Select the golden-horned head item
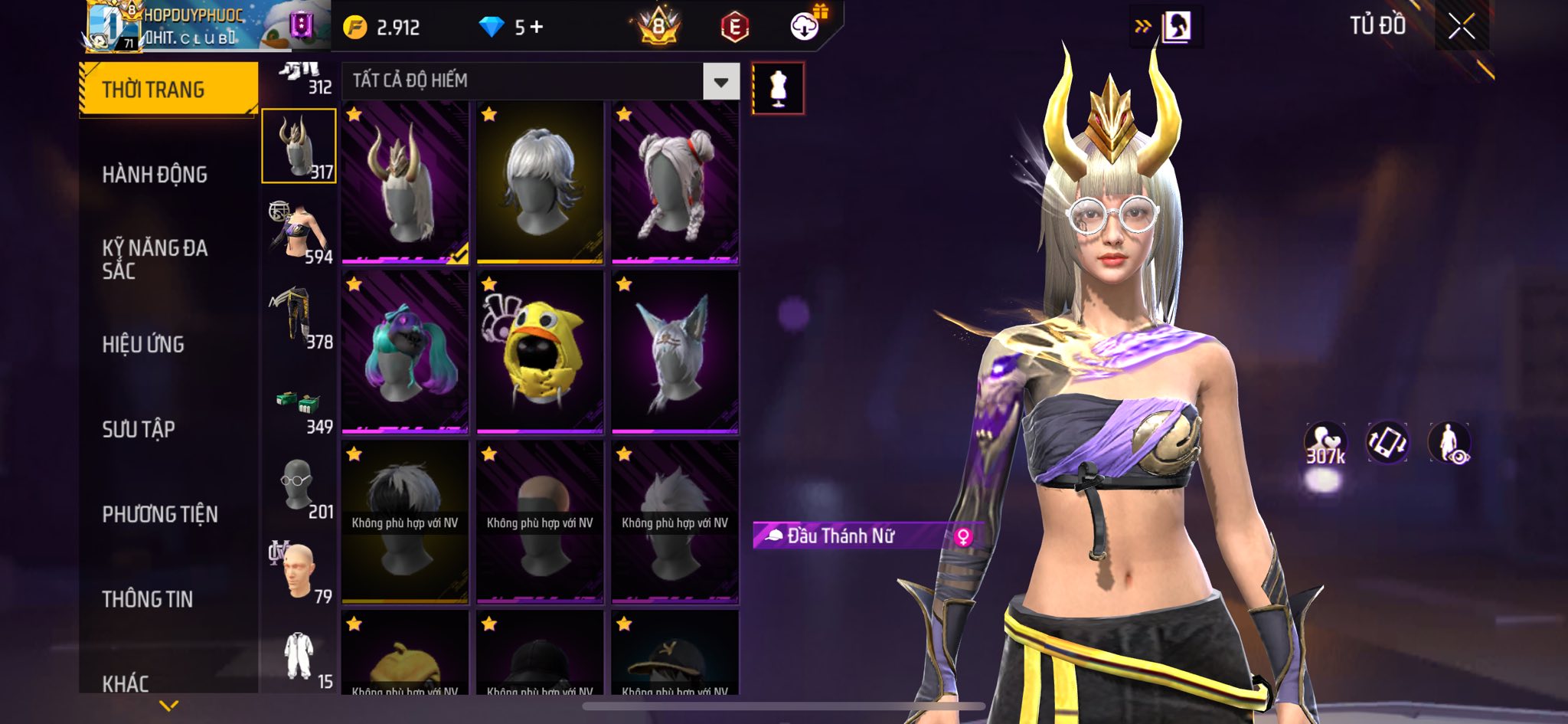The image size is (1568, 724). (405, 182)
